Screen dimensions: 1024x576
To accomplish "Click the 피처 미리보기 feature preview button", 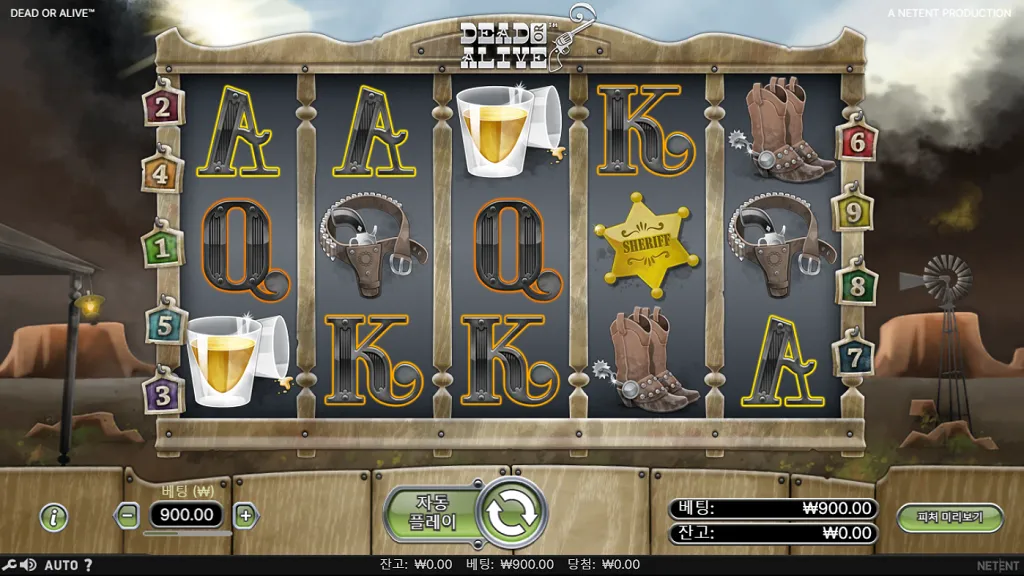I will (x=949, y=517).
